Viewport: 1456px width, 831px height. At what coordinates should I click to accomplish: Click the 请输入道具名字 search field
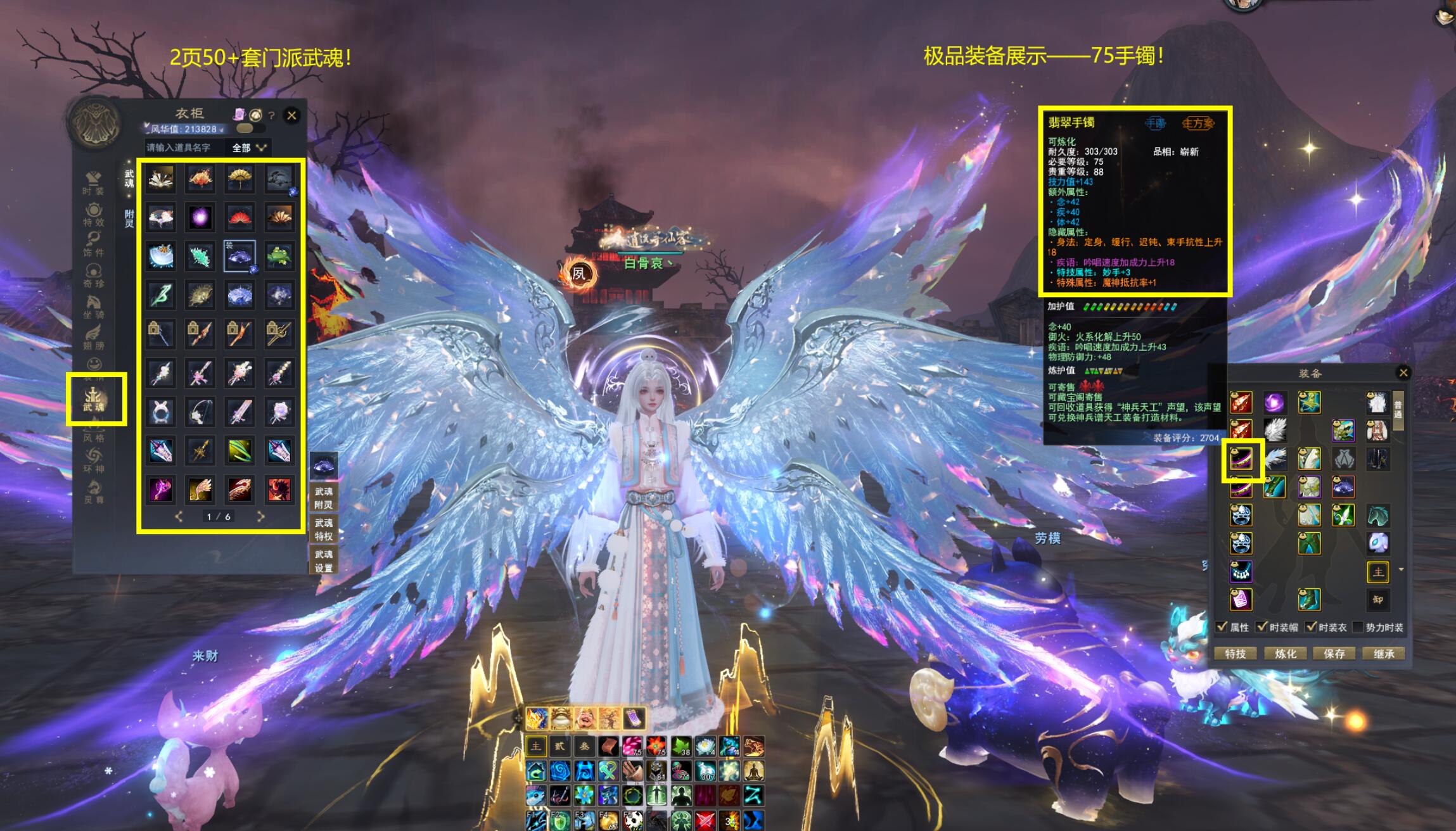[x=184, y=148]
